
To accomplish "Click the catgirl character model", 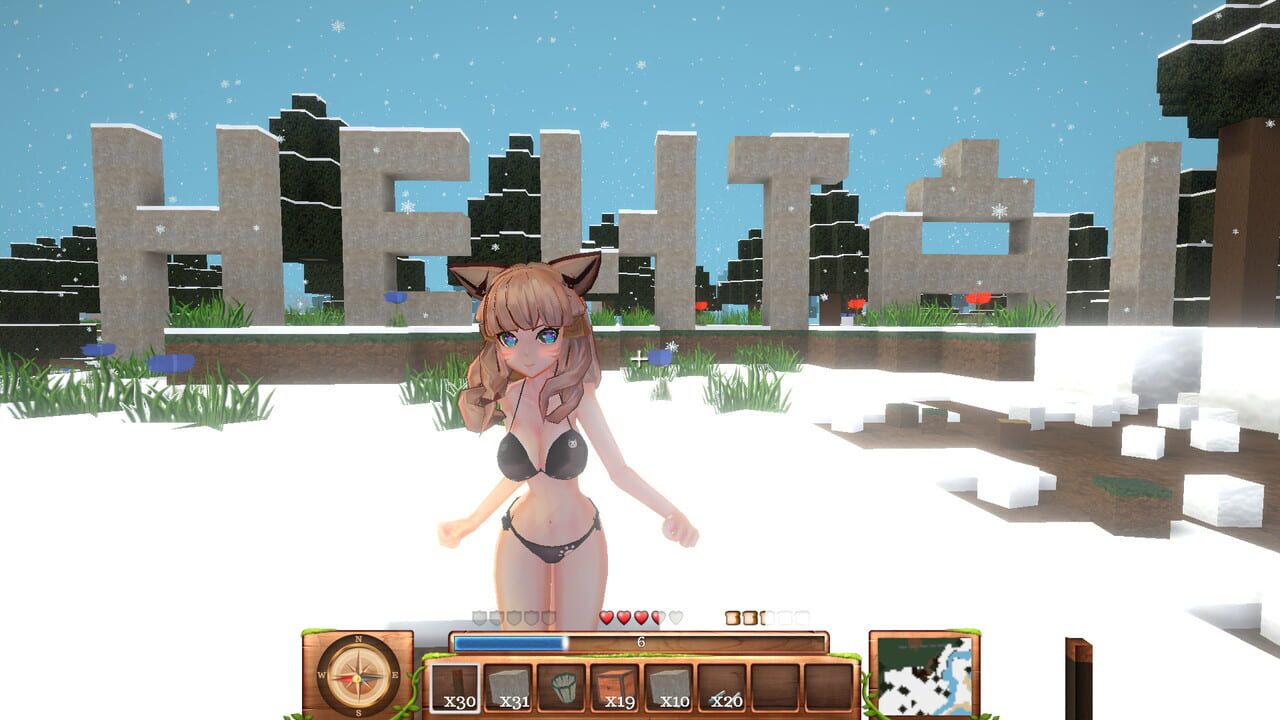I will click(540, 430).
